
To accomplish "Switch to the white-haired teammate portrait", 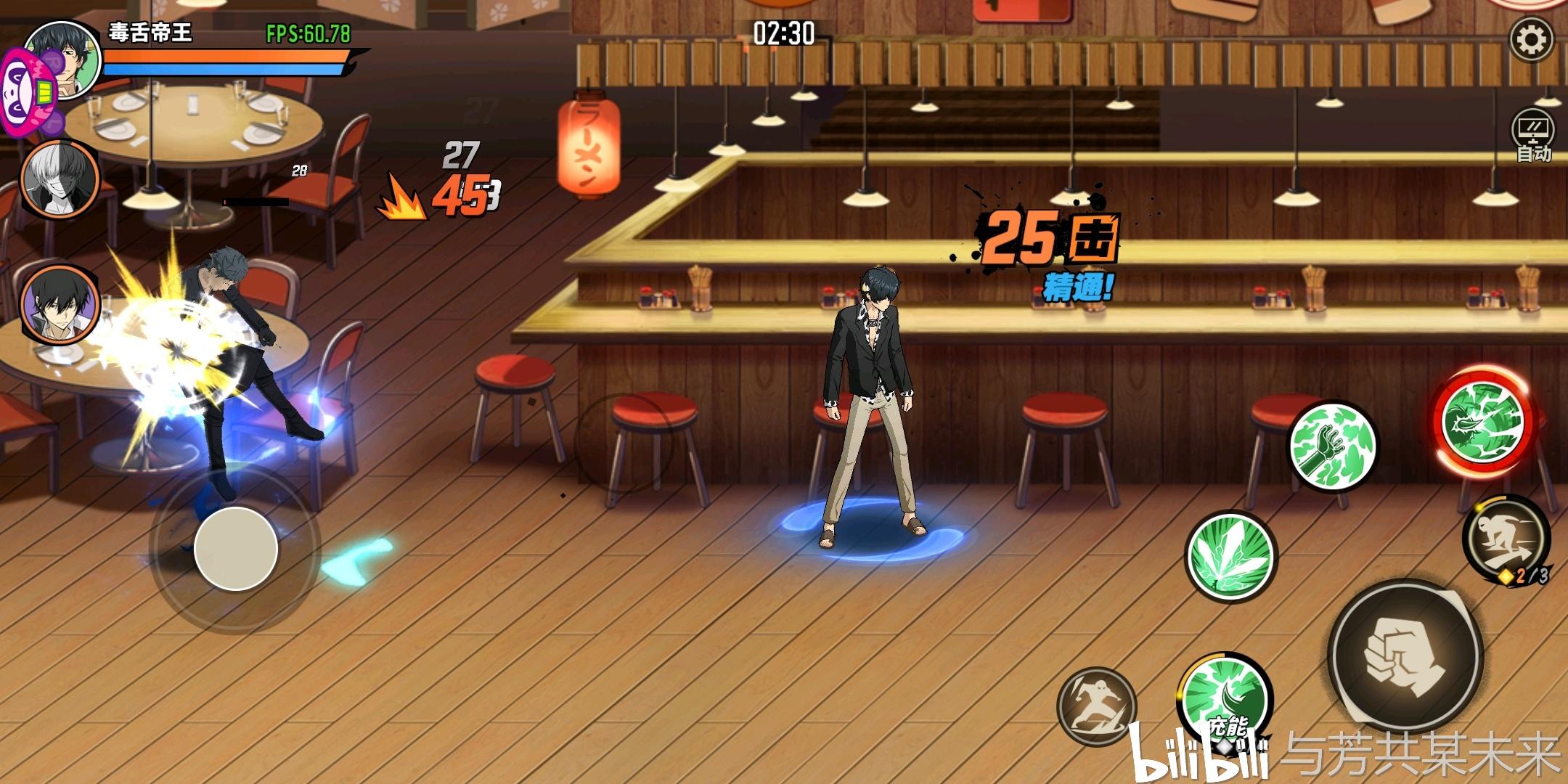I will click(60, 179).
